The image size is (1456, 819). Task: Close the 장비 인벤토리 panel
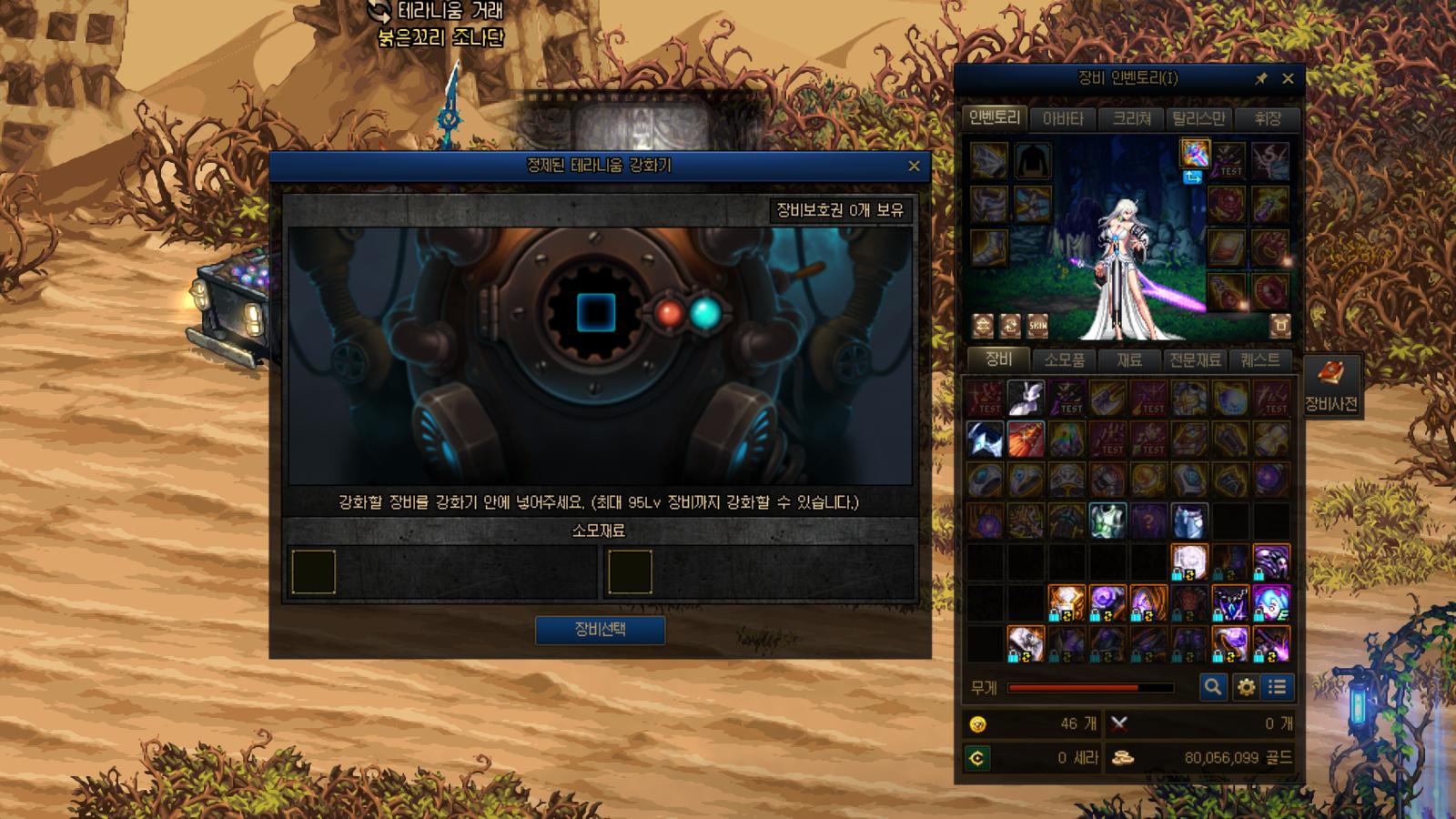coord(1288,79)
